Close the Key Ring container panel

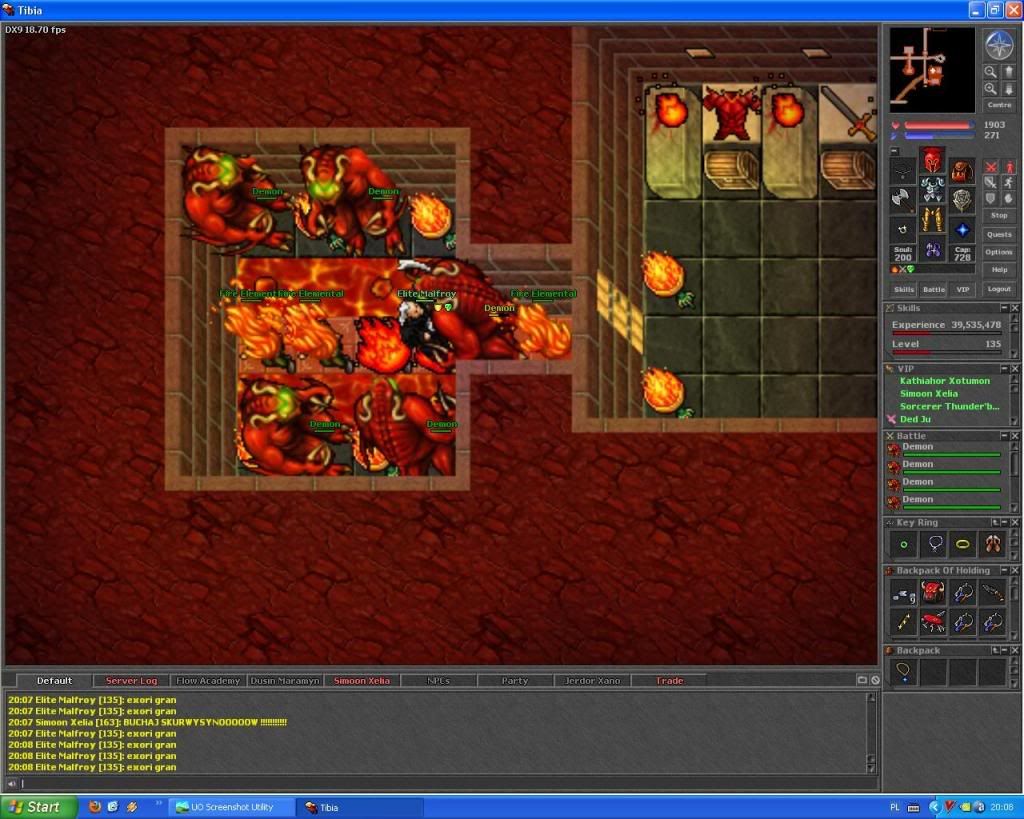(1014, 523)
